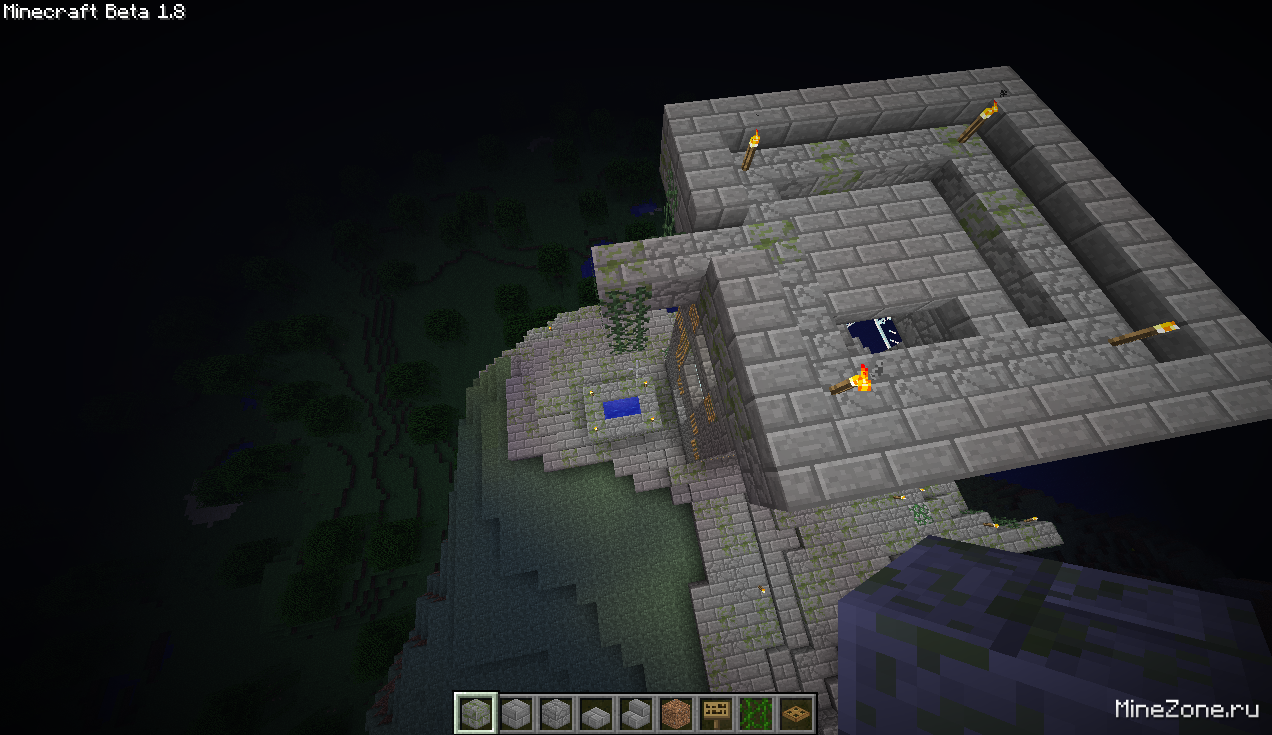
Task: Choose the brown dirt block slot
Action: coord(676,713)
